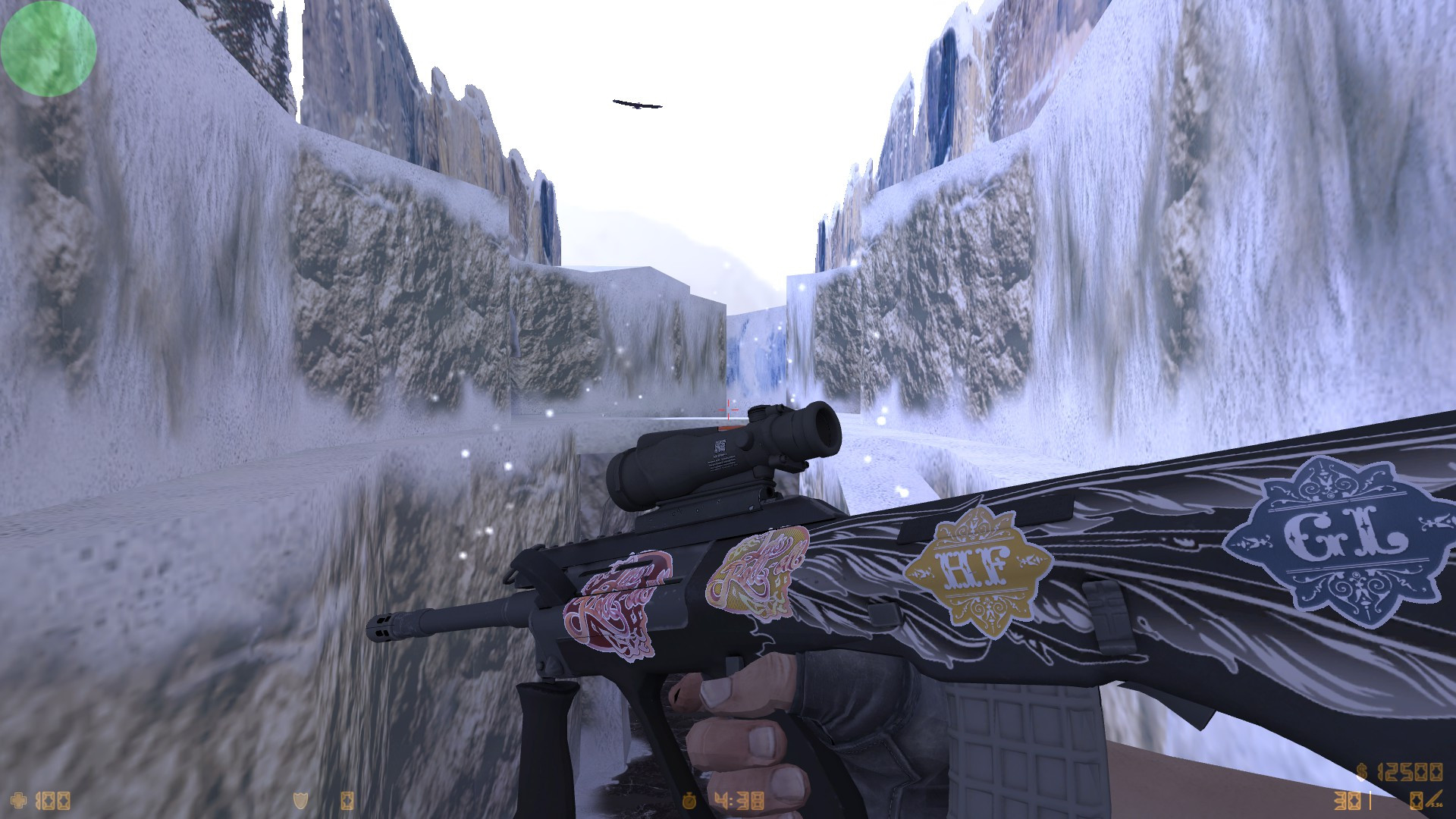Click the item slot icon near the shield
1456x819 pixels.
(347, 802)
